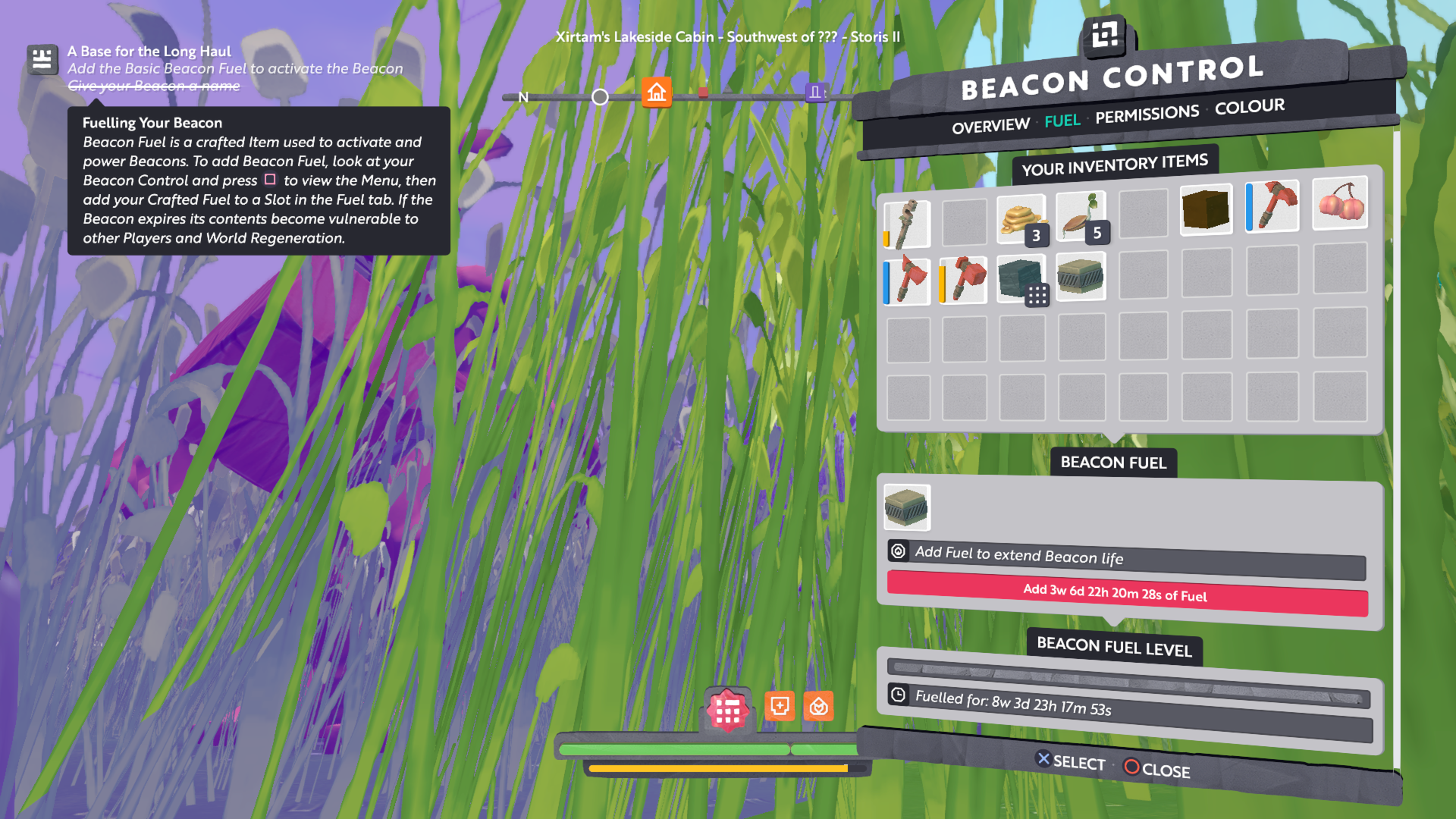Click the orange heart shield icon
1456x819 pixels.
point(818,707)
